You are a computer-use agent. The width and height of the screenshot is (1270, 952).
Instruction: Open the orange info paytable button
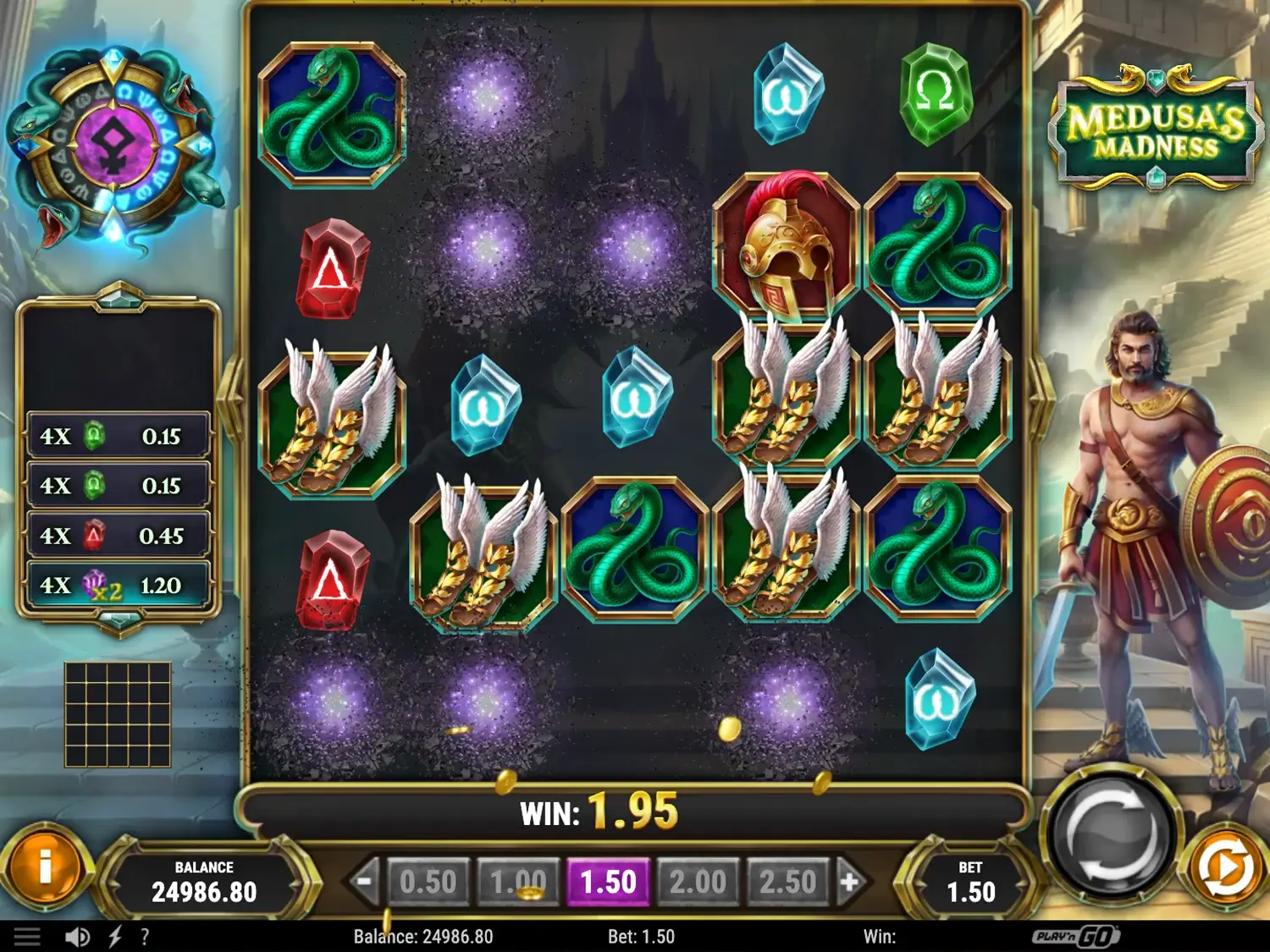pos(46,867)
